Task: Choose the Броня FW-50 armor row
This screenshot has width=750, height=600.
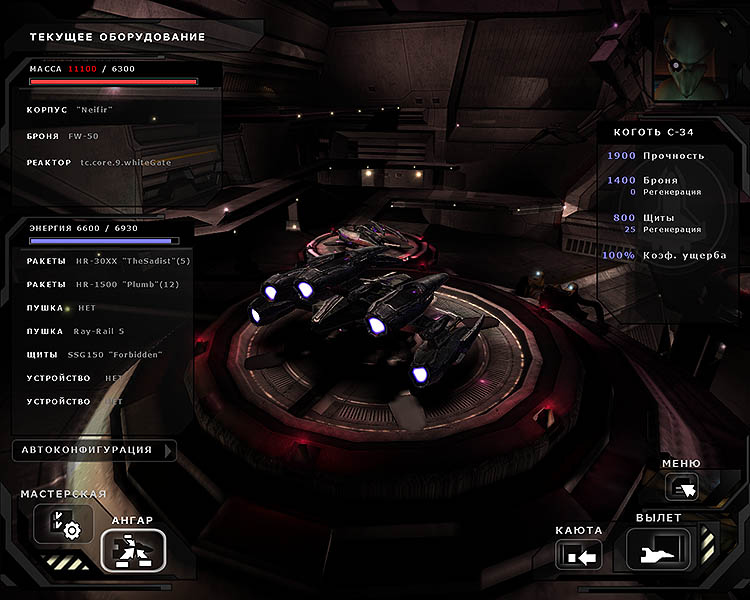Action: point(110,135)
